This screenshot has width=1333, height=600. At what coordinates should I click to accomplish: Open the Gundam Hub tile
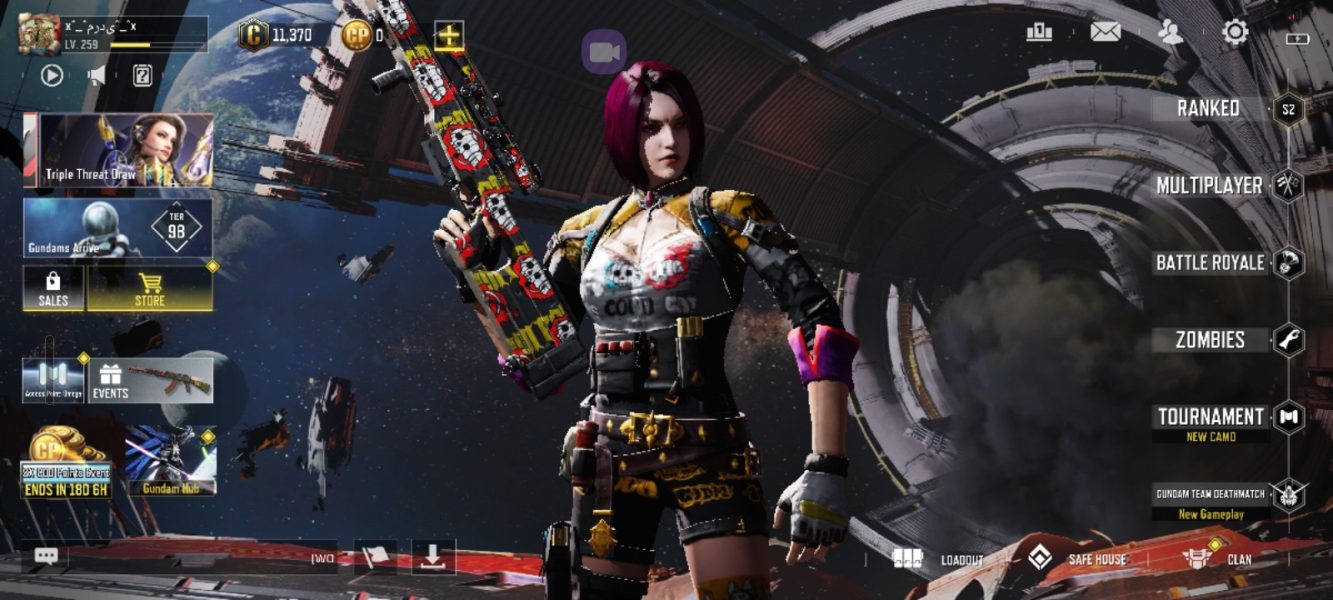coord(170,461)
